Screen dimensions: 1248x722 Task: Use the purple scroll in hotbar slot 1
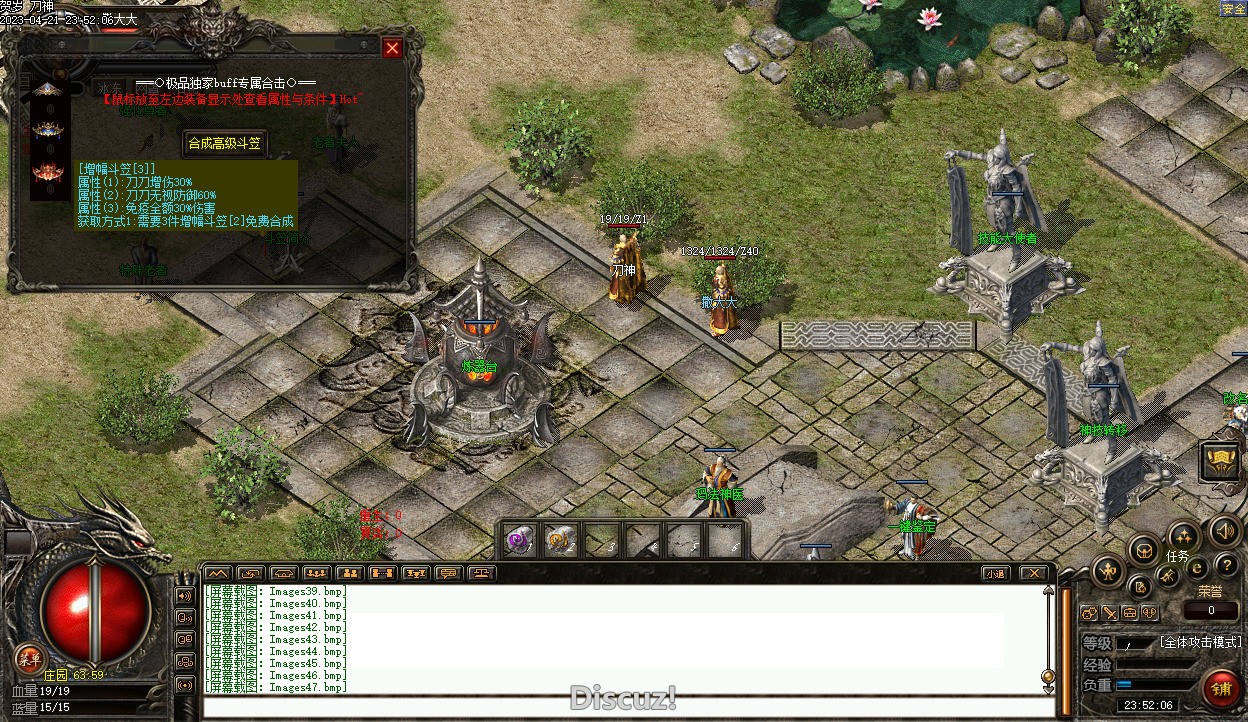click(519, 540)
